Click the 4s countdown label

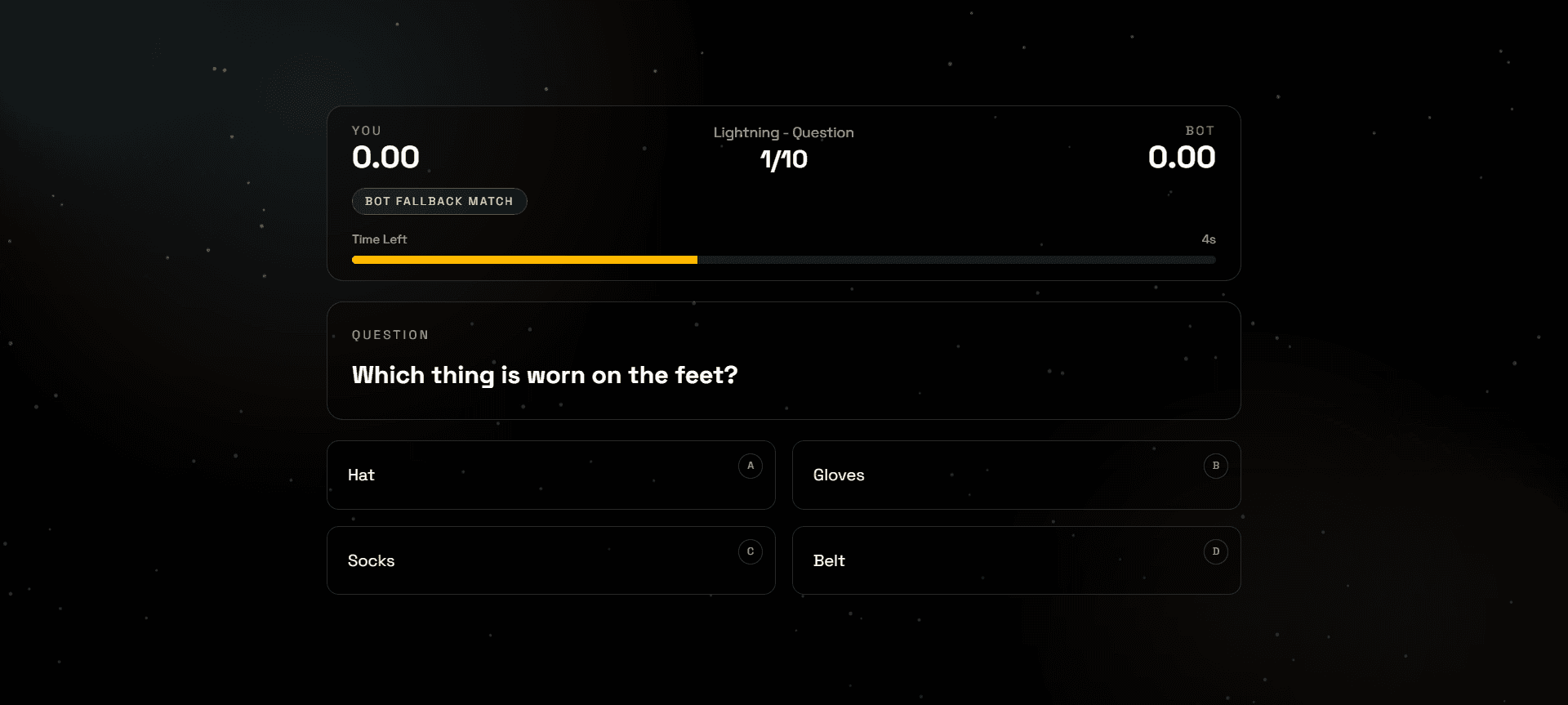click(x=1208, y=239)
